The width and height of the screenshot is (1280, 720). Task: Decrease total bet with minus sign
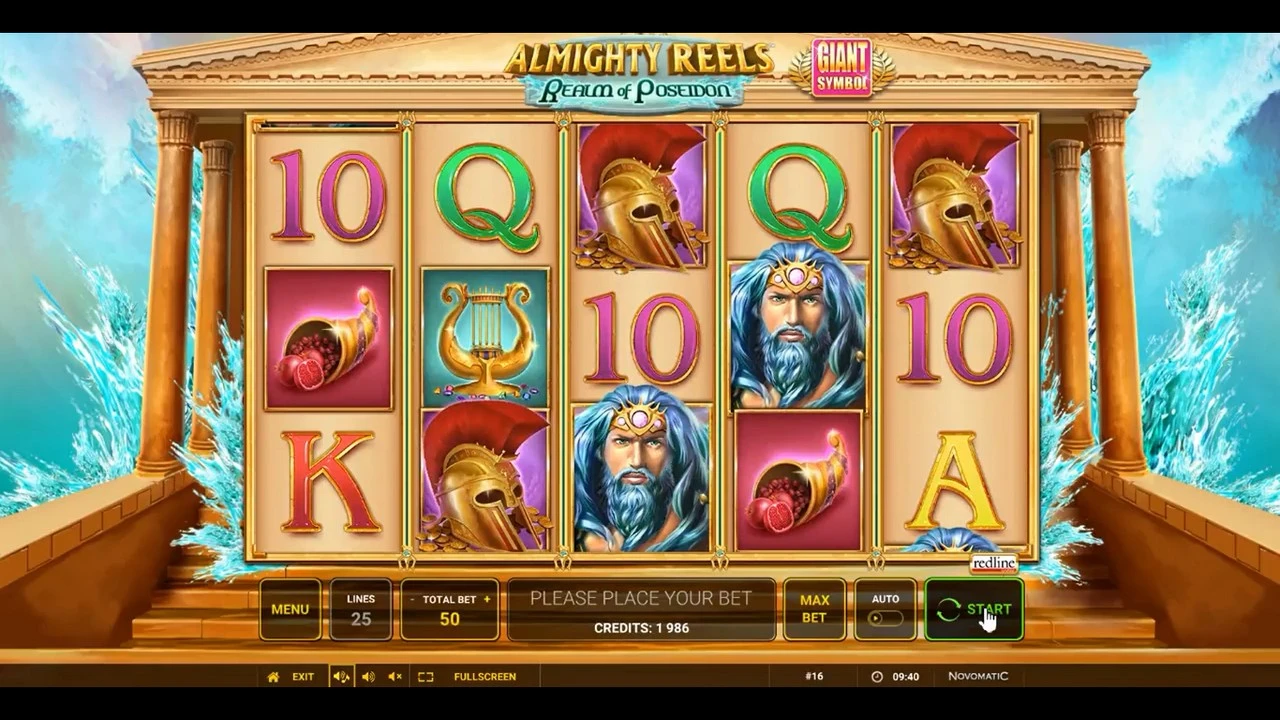coord(412,599)
